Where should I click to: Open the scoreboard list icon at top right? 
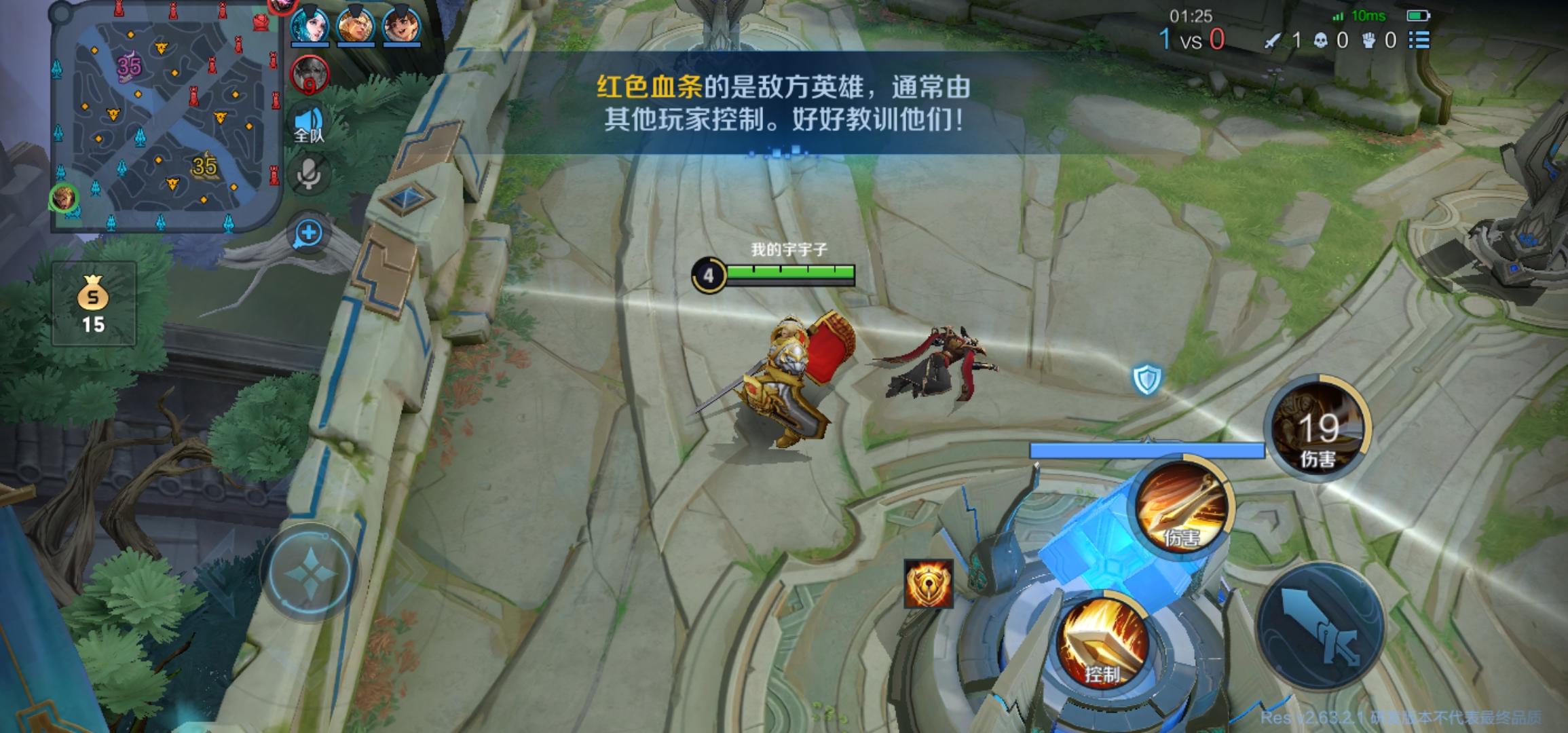(1417, 41)
